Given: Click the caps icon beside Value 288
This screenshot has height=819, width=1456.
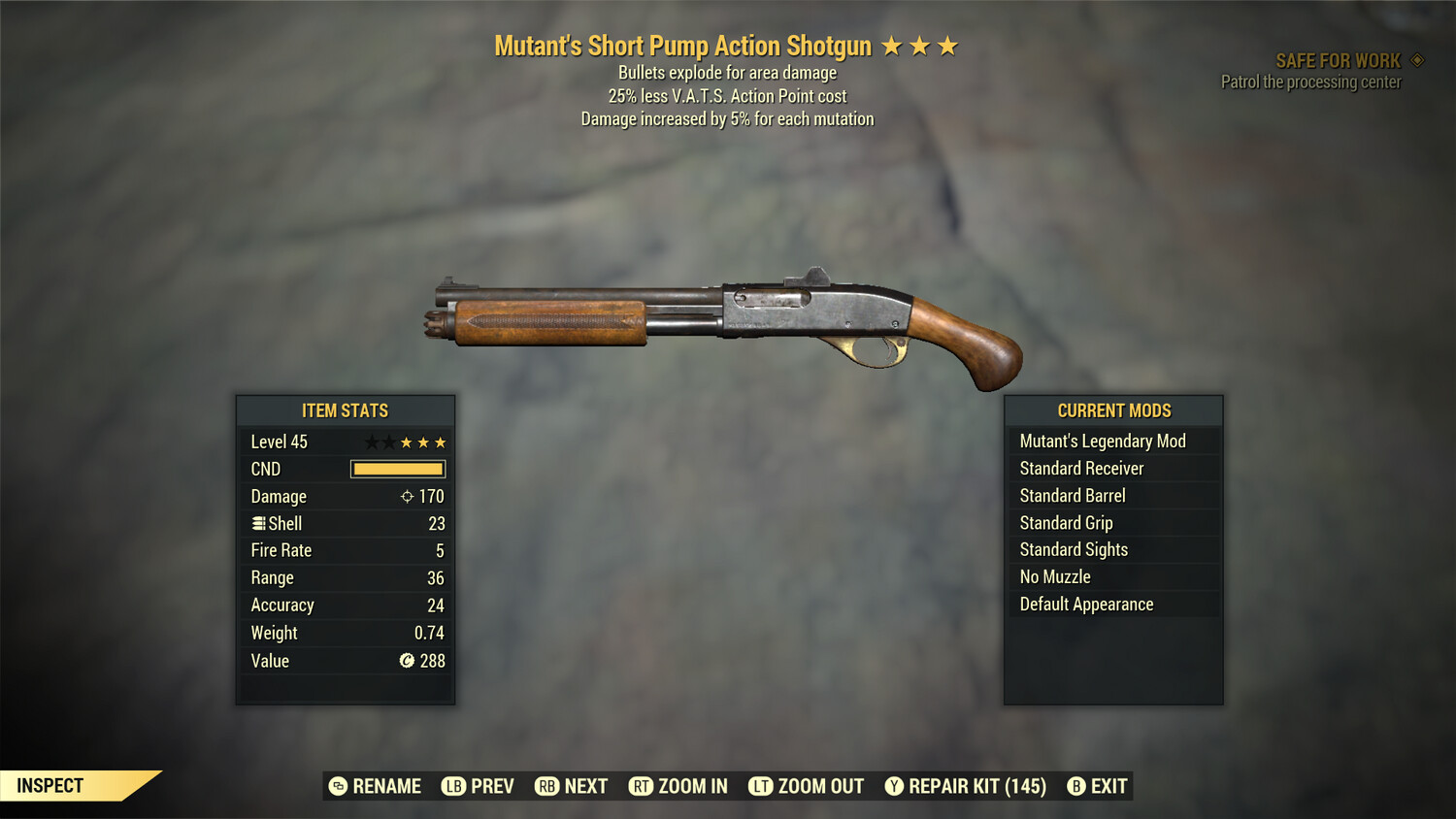Looking at the screenshot, I should click(408, 661).
